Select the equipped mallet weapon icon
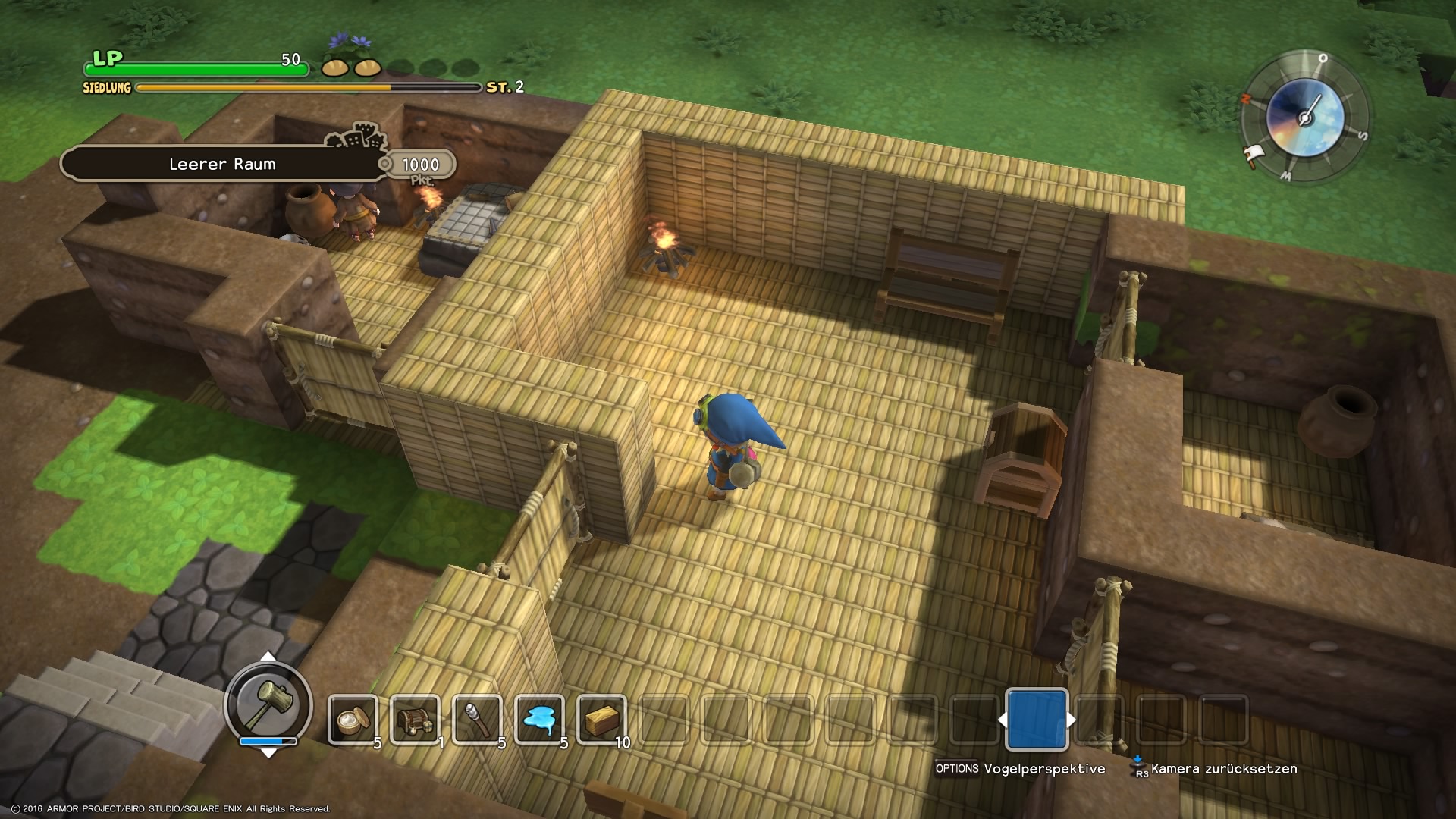Viewport: 1456px width, 819px height. 268,703
